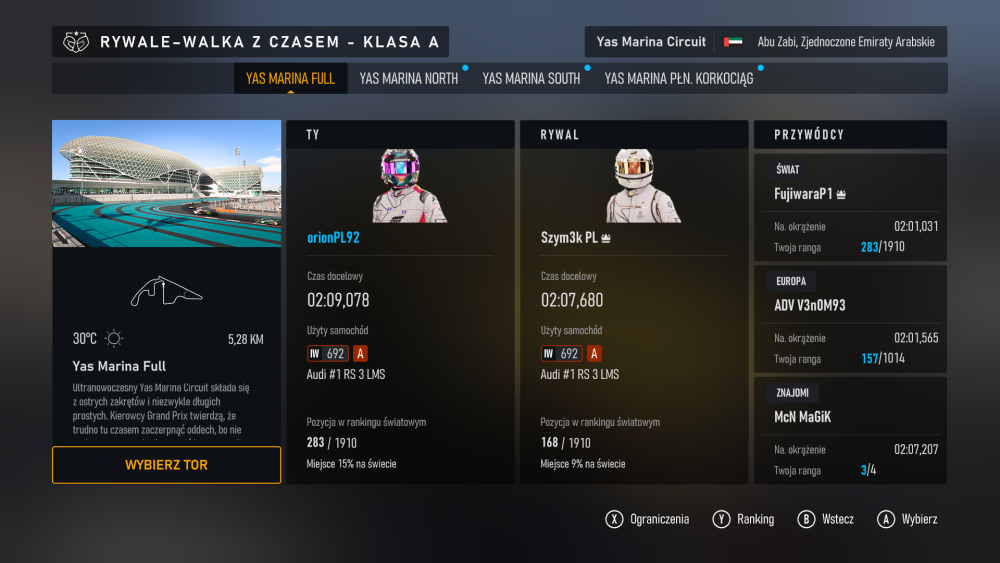Select the Yas Marina South tab
Screen dimensions: 1000x563
click(531, 78)
